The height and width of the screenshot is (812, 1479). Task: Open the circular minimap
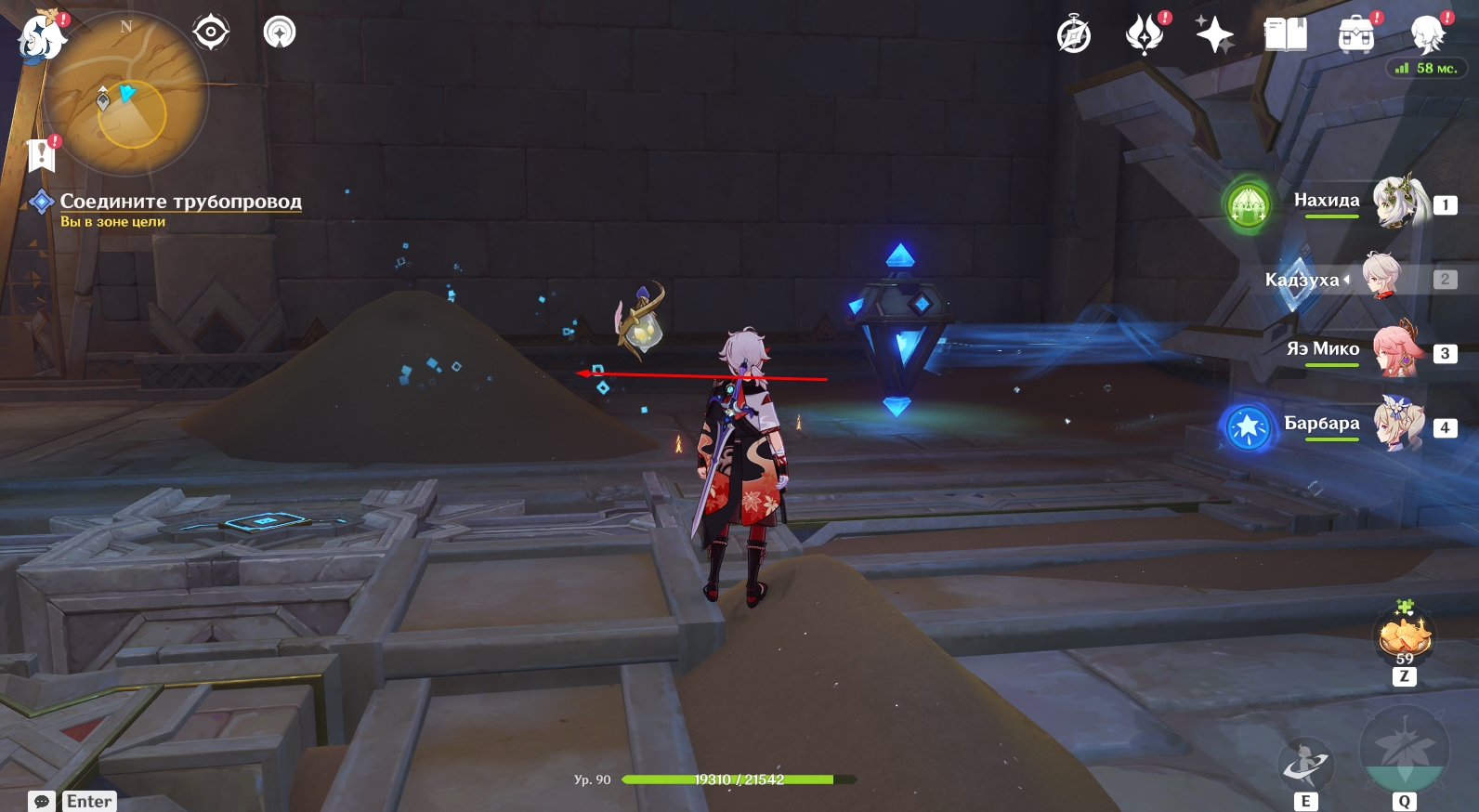[126, 95]
